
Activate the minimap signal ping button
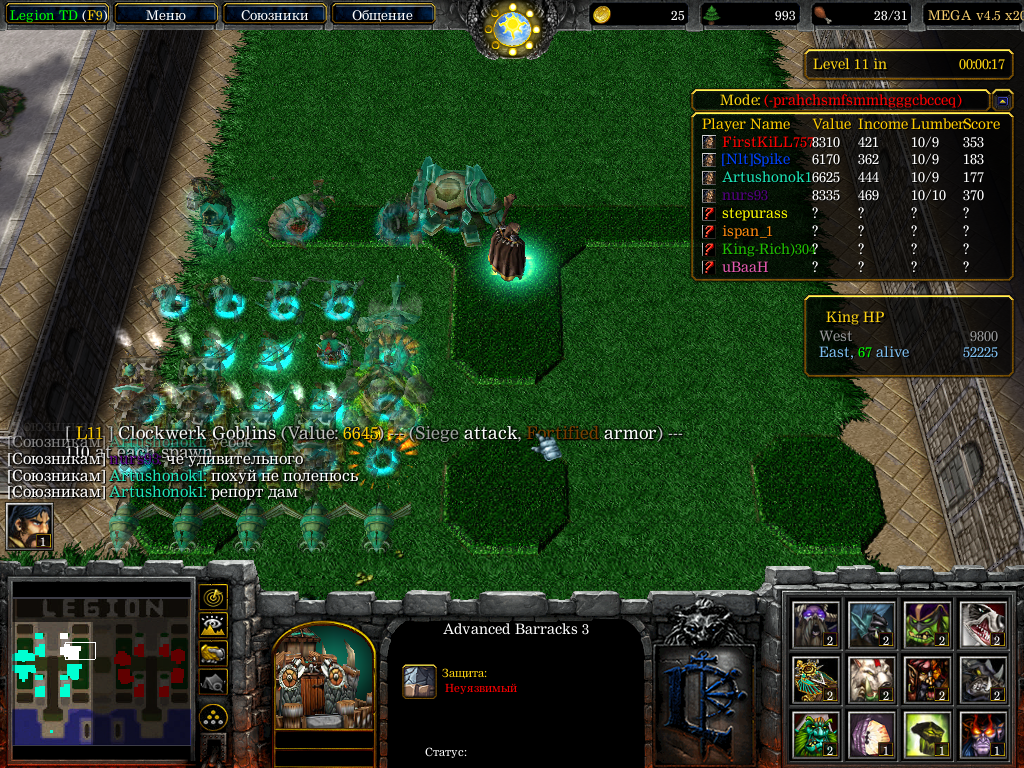(x=213, y=597)
